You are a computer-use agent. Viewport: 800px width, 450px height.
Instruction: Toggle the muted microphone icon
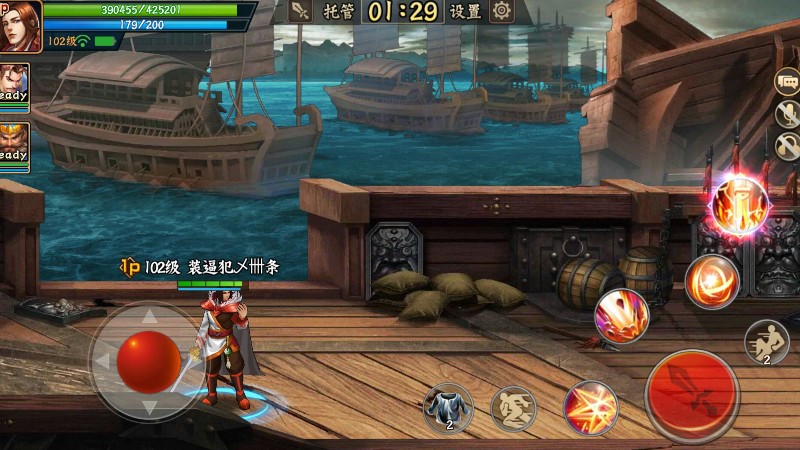tap(788, 113)
